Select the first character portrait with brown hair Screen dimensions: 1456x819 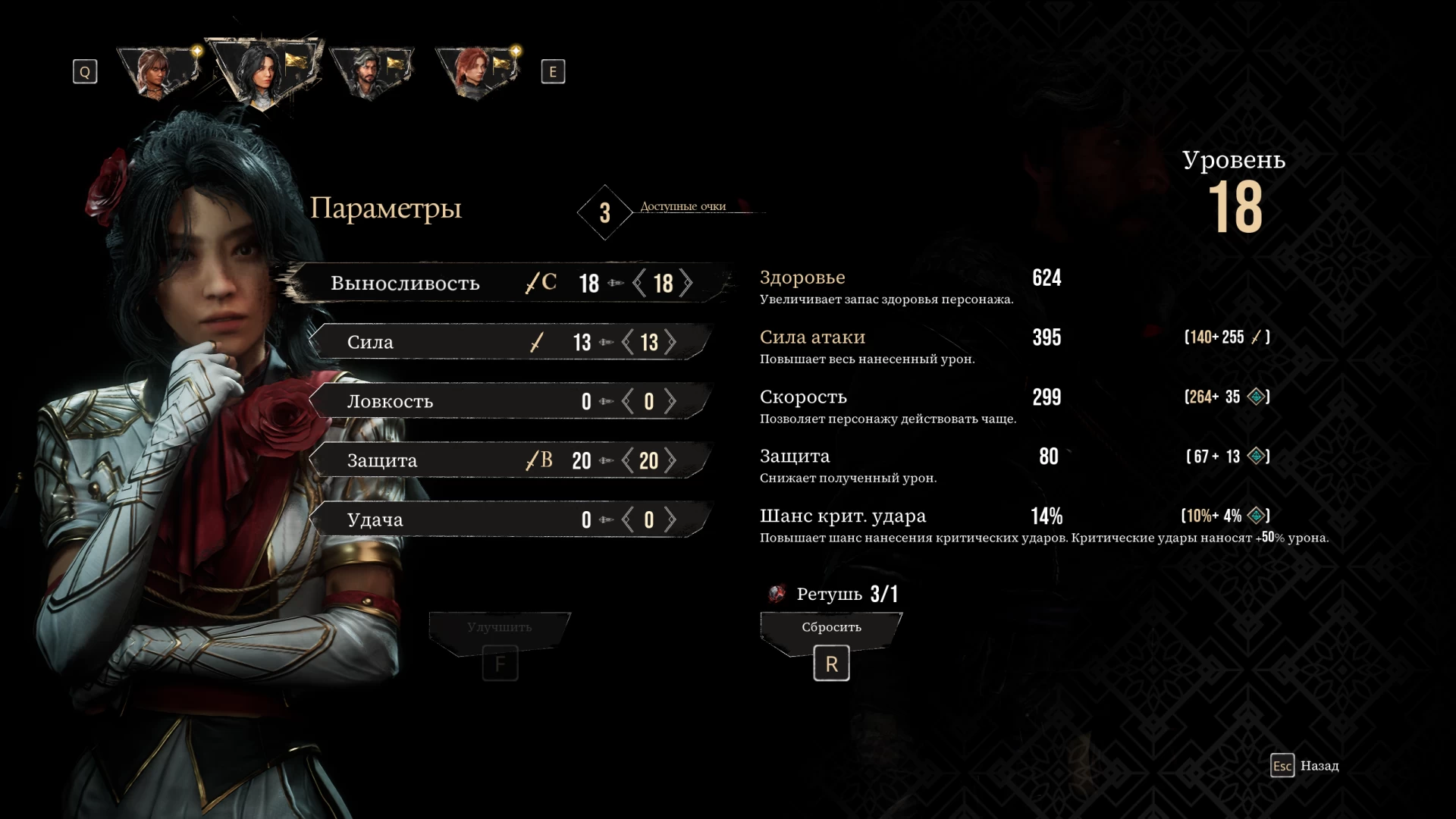[x=157, y=72]
